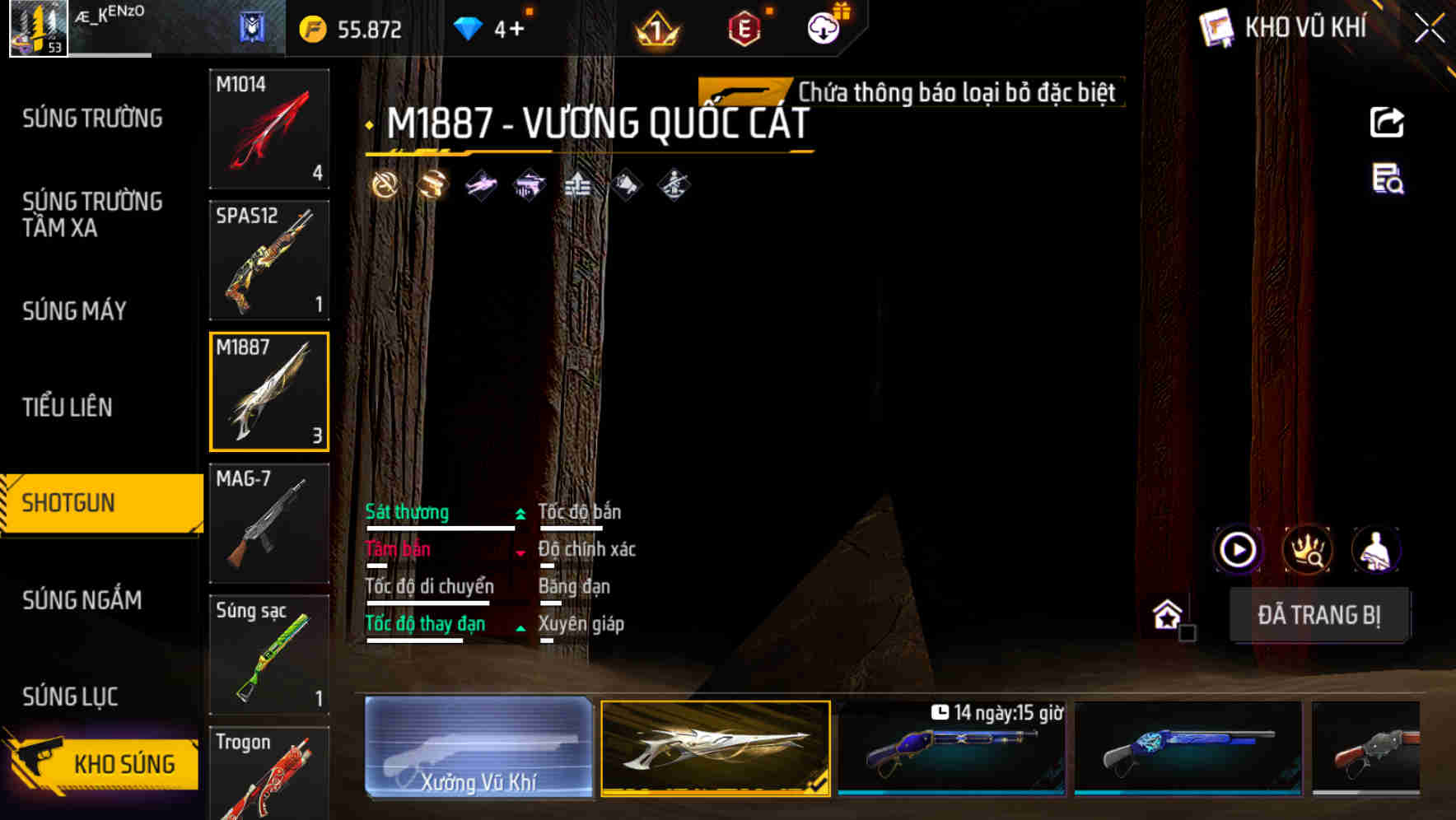
Task: Open the share icon for the M1887 skin
Action: pyautogui.click(x=1386, y=120)
